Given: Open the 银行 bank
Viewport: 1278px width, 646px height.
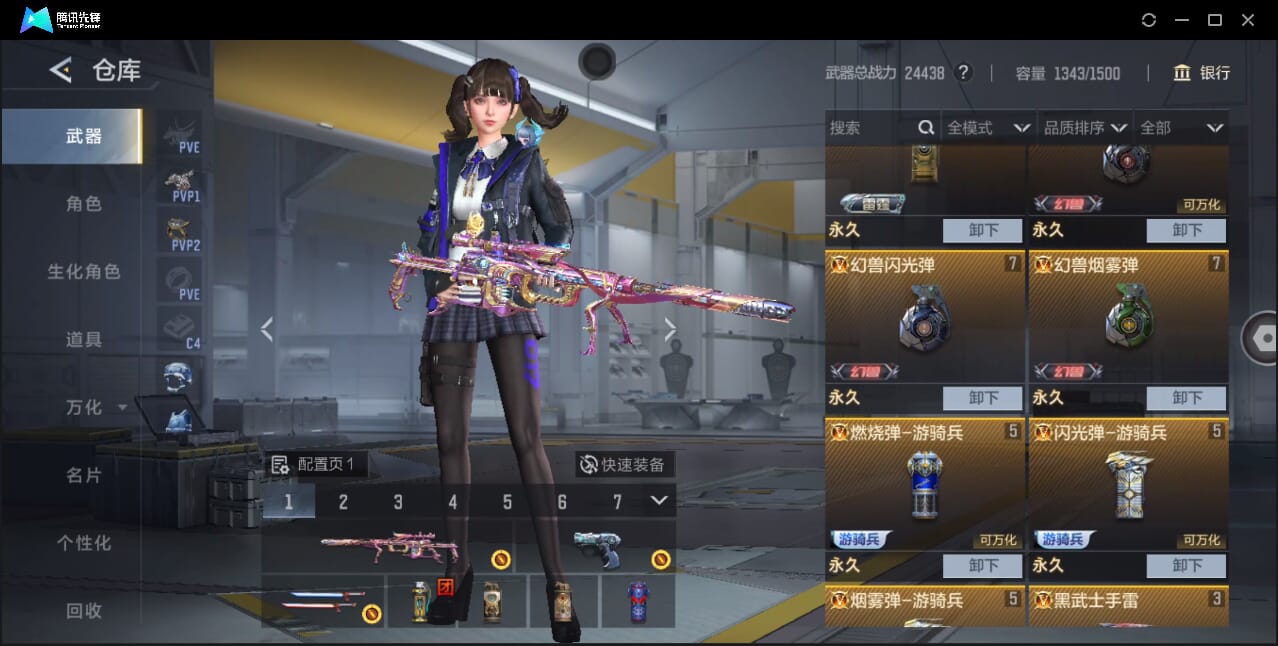Looking at the screenshot, I should [1201, 73].
